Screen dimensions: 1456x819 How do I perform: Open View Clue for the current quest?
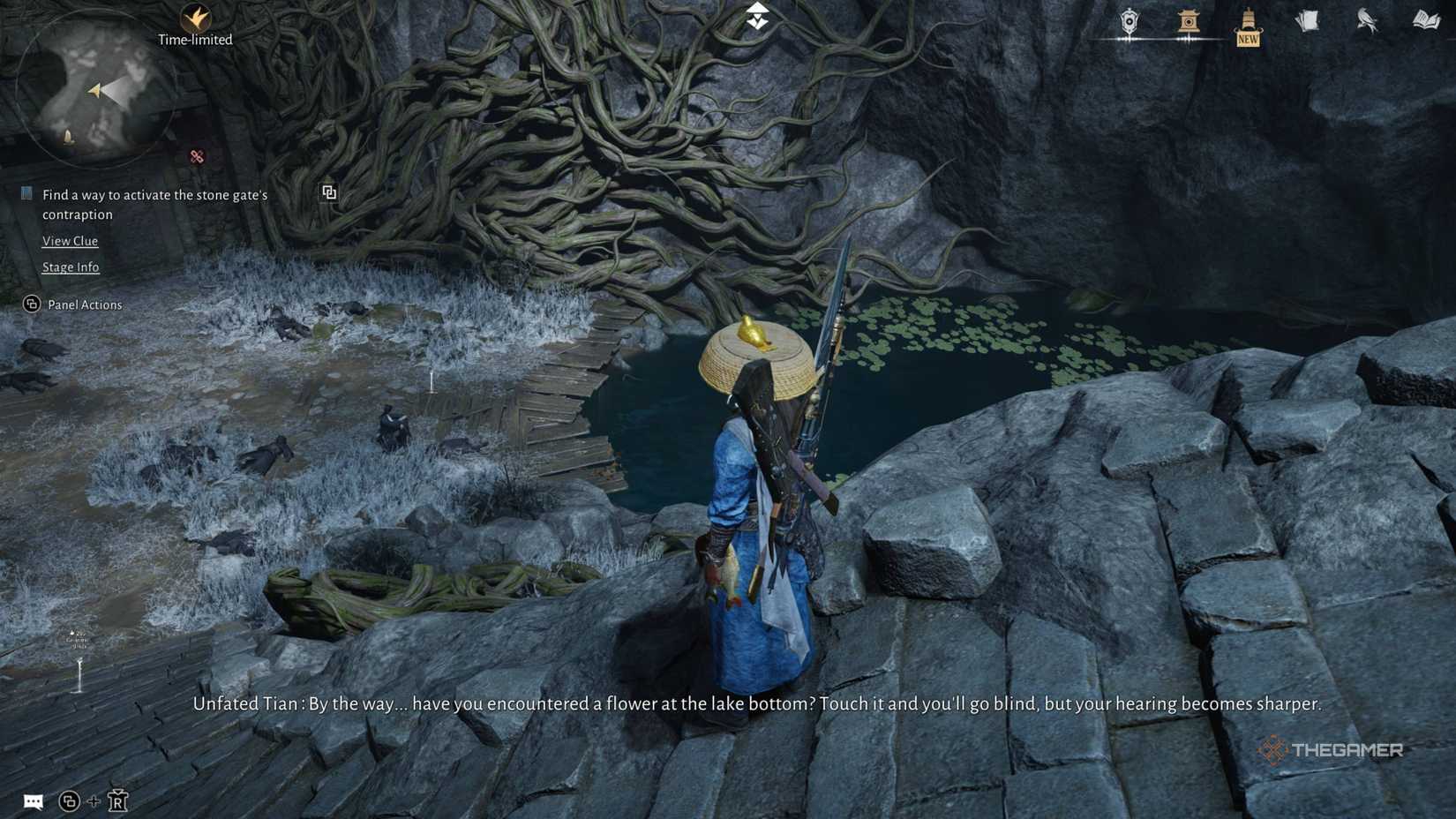coord(71,240)
